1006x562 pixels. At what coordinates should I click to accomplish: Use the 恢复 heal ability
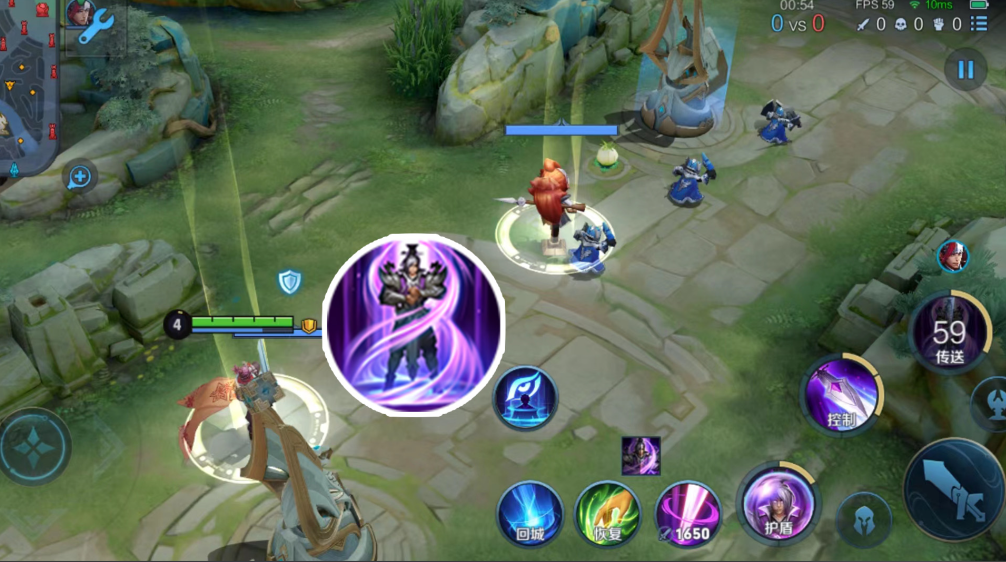pos(608,513)
